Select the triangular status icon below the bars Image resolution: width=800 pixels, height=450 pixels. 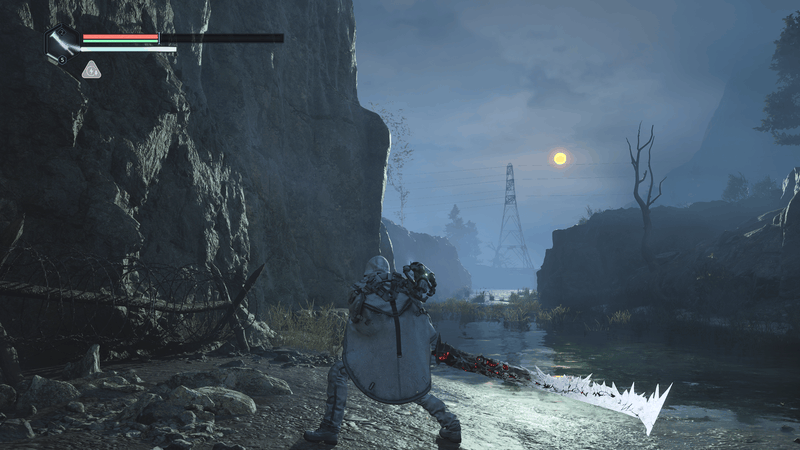pyautogui.click(x=91, y=69)
